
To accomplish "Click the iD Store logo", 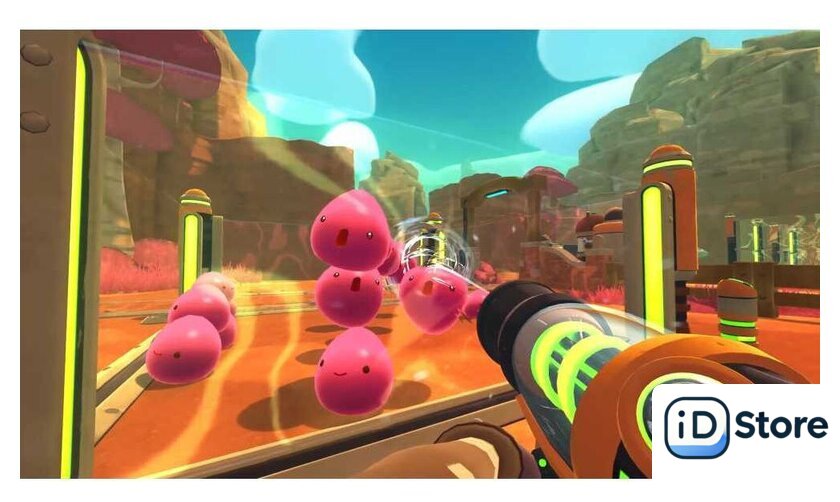I will (x=745, y=428).
